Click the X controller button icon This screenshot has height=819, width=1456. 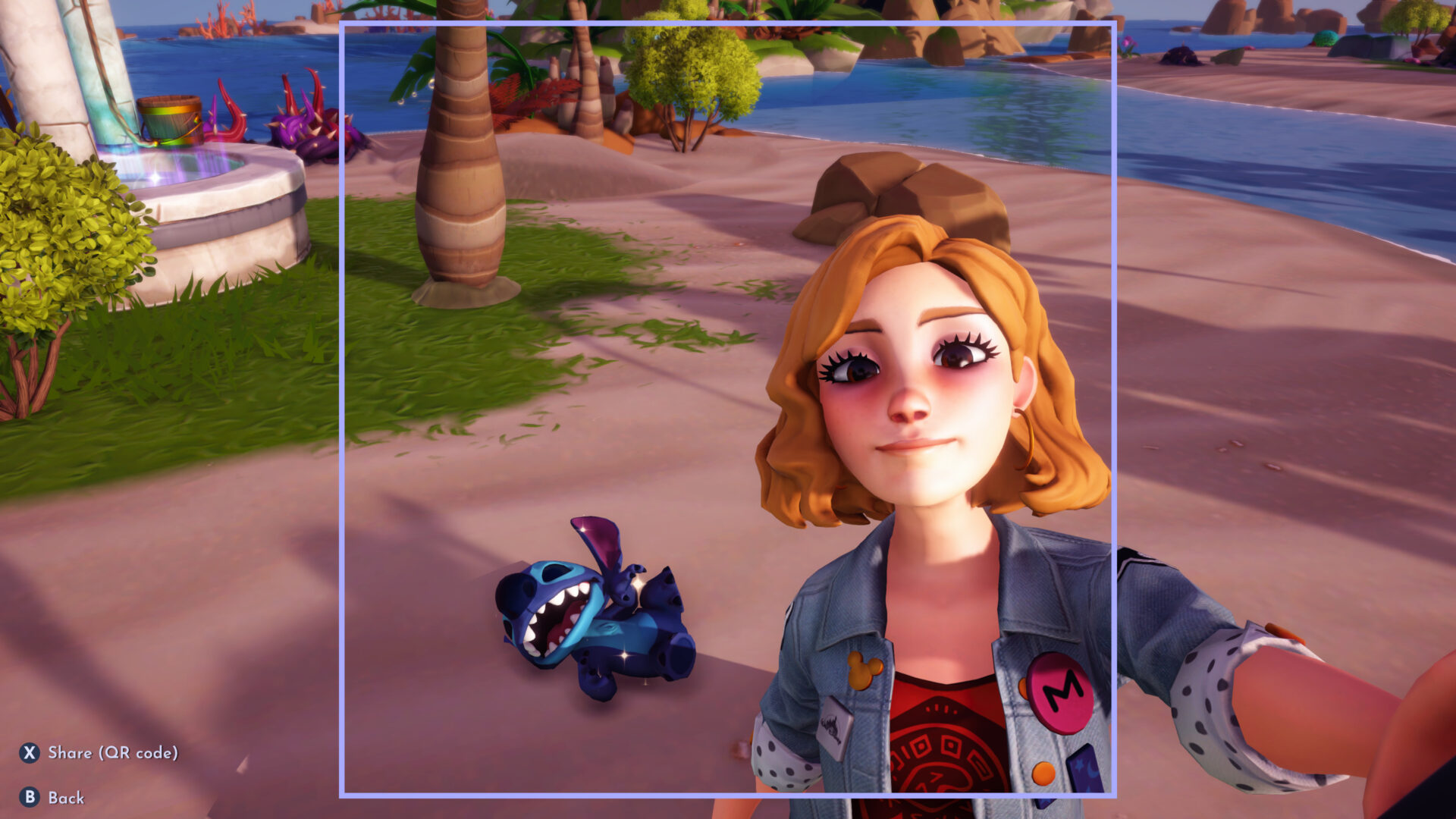pos(29,755)
